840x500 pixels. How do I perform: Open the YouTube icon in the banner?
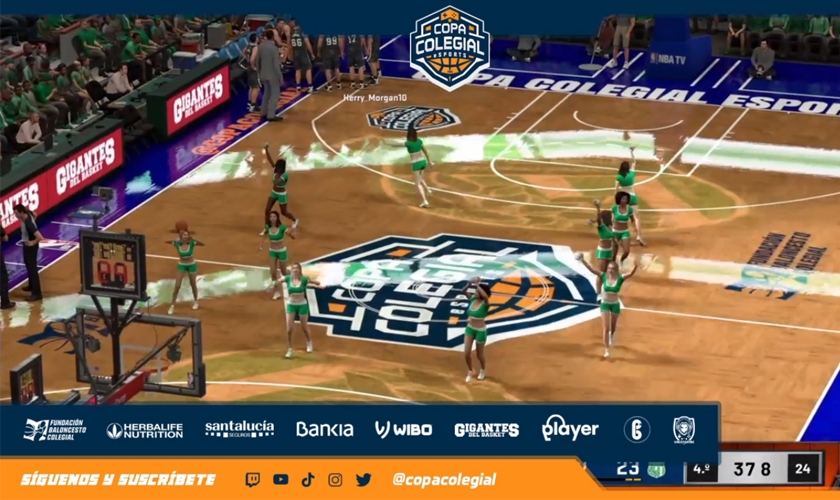[x=280, y=480]
